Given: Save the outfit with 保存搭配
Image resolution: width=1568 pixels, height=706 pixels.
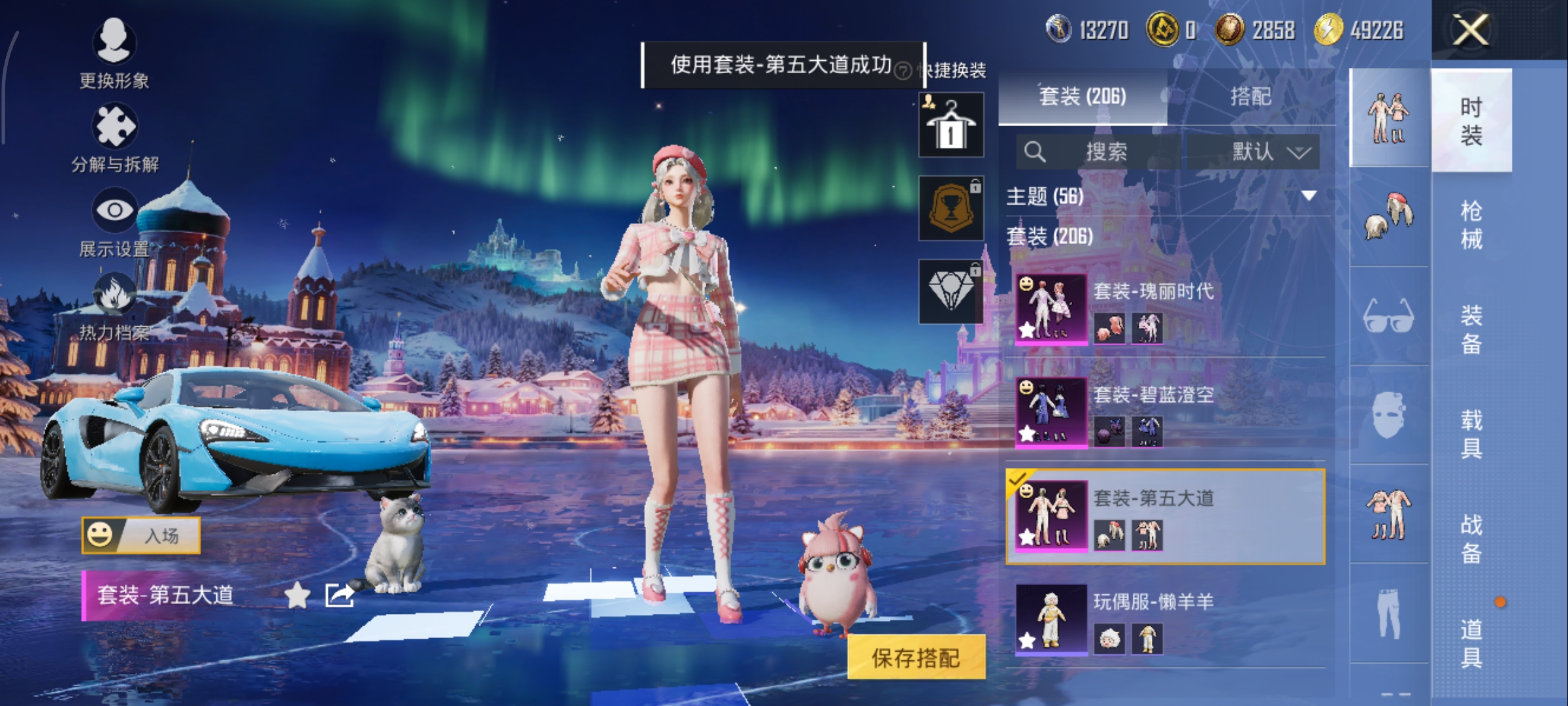Looking at the screenshot, I should 916,658.
